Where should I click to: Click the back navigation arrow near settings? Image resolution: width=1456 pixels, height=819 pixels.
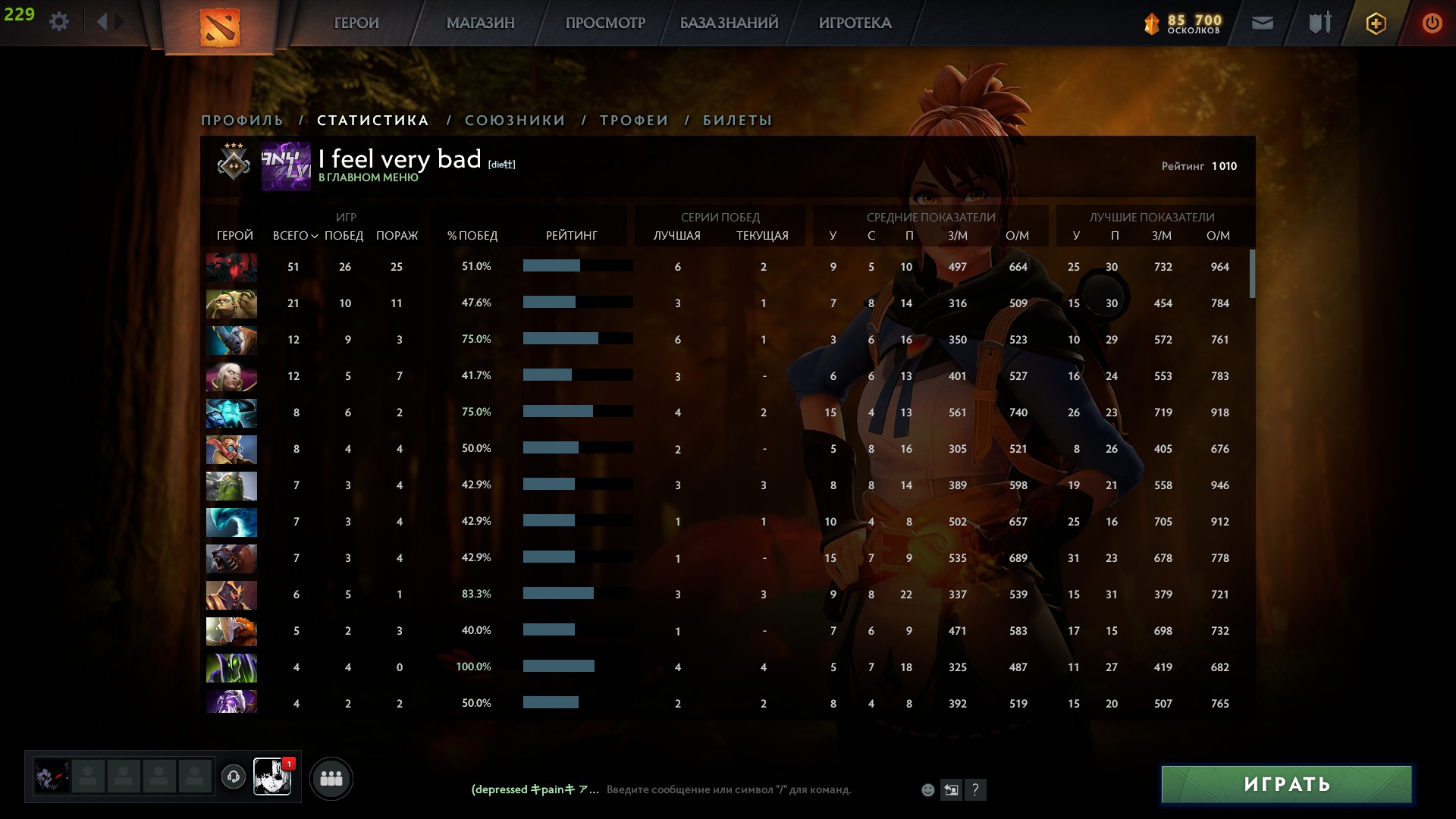pyautogui.click(x=104, y=21)
